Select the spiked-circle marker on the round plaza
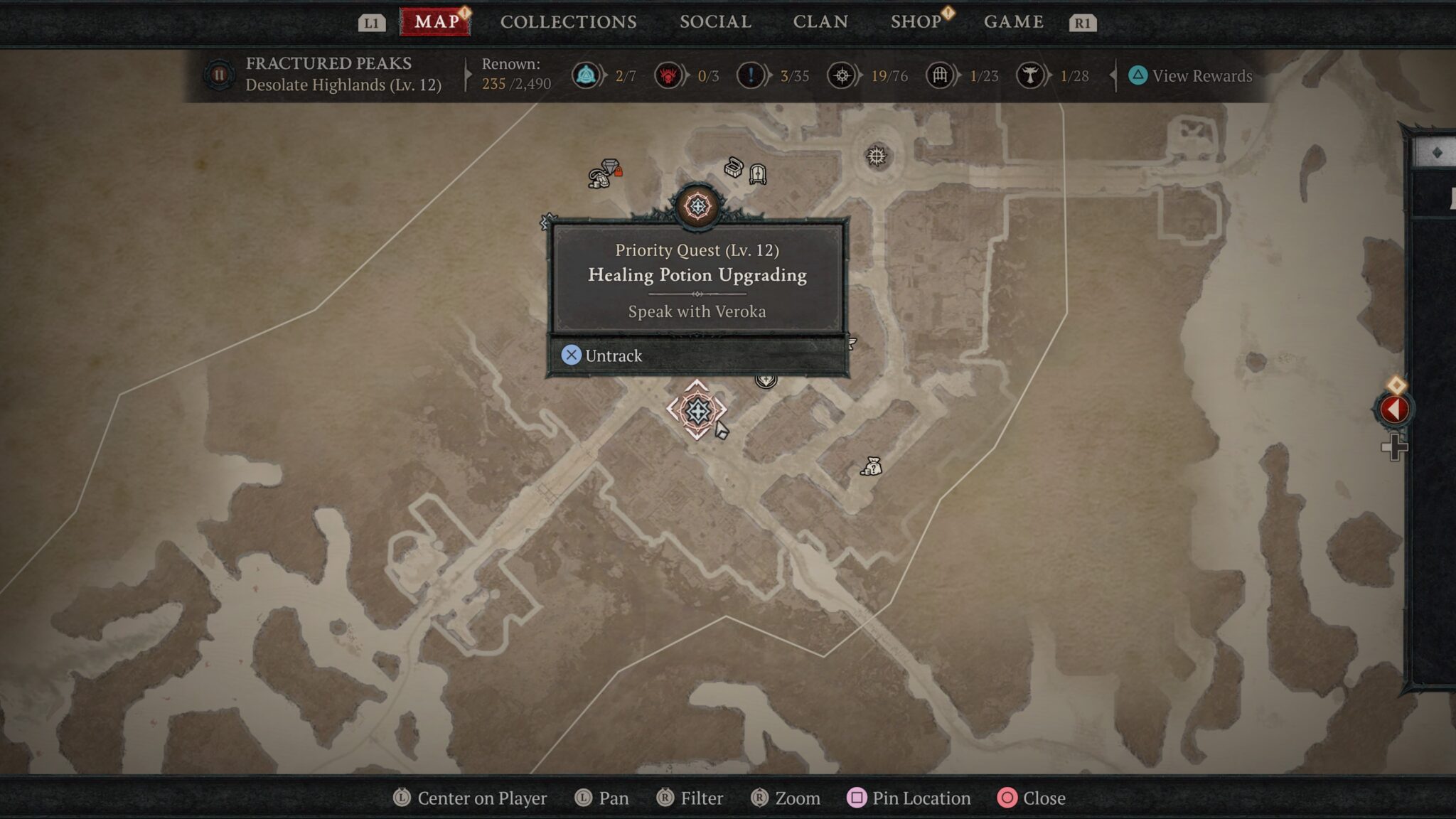 pos(877,156)
